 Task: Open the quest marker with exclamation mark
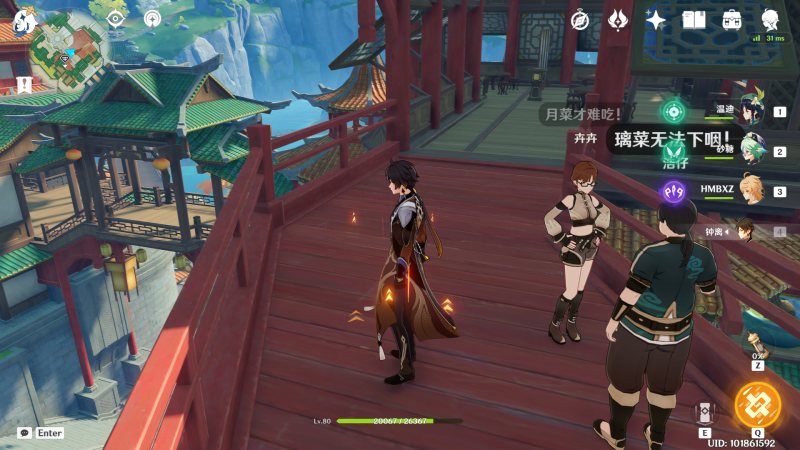coord(22,85)
